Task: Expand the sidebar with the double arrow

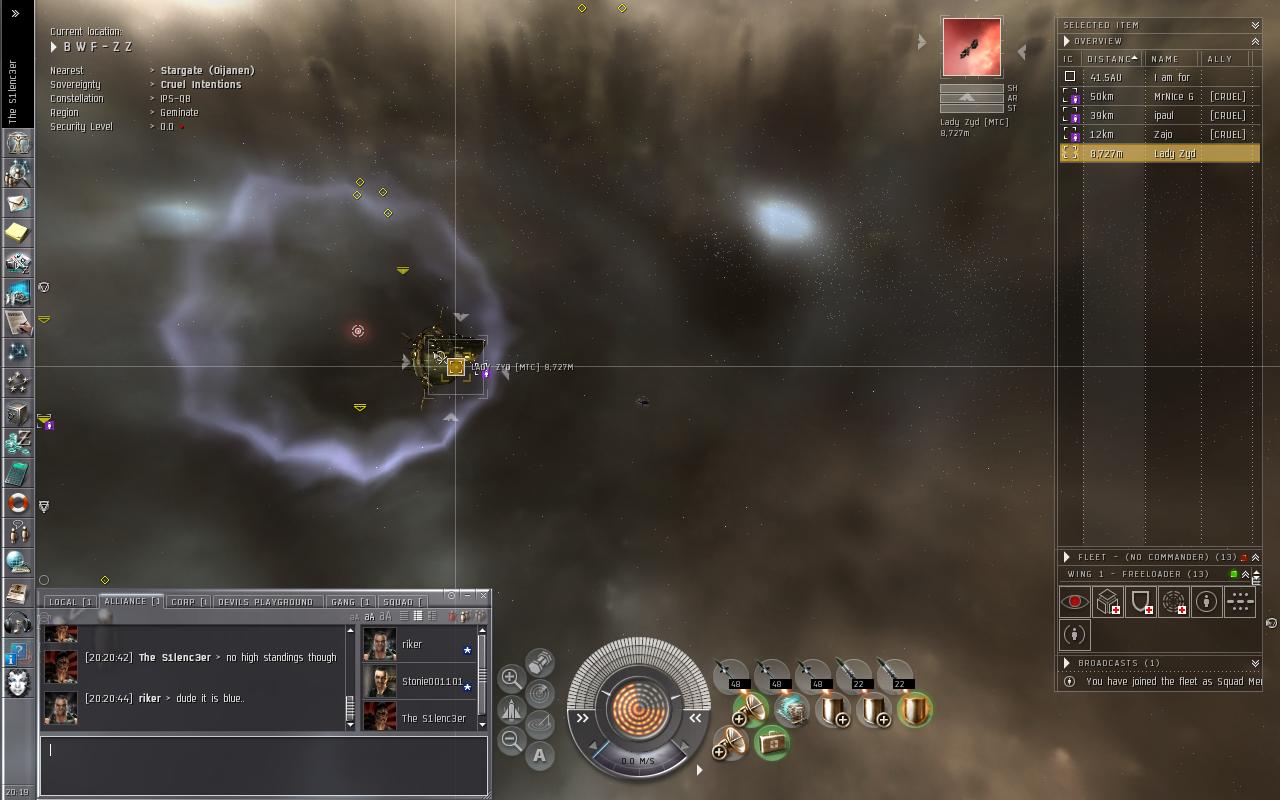Action: [15, 13]
